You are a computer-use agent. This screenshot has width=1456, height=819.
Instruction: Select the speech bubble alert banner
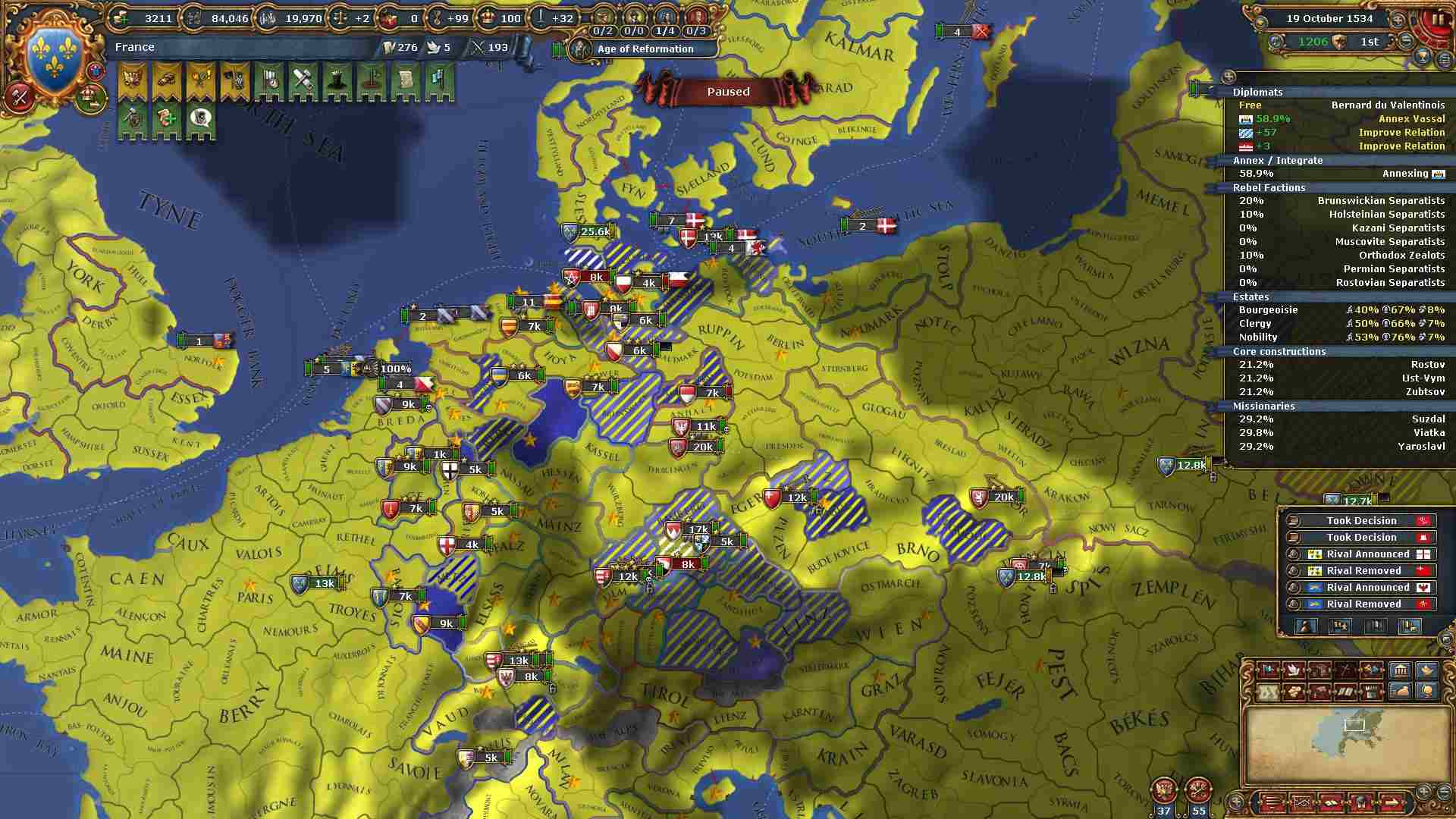point(200,119)
